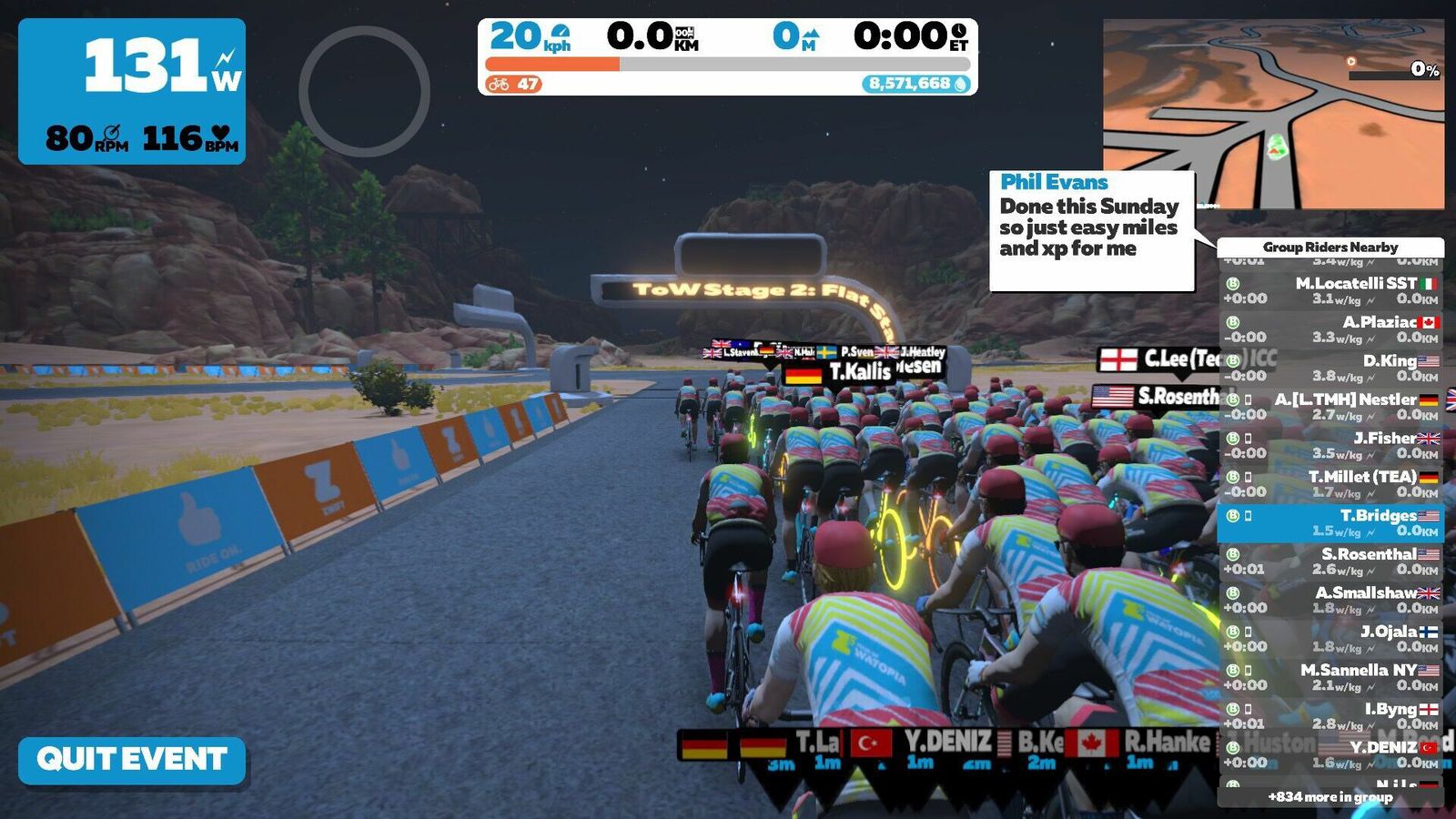Choose D.King in nearby riders
Viewport: 1456px width, 819px height.
[x=1330, y=369]
